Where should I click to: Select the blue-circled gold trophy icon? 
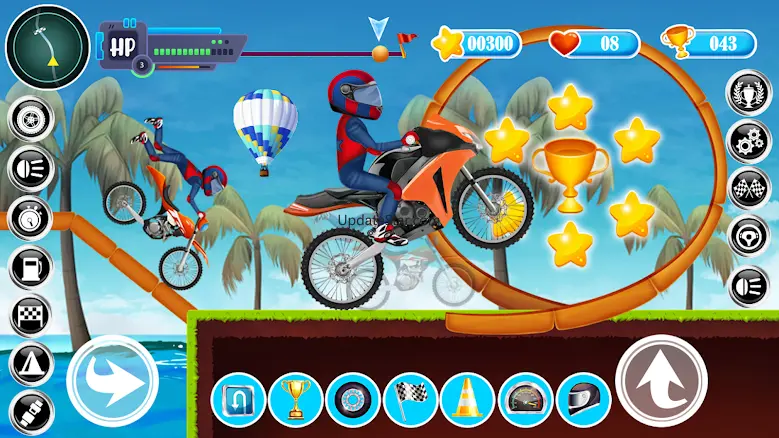pos(296,399)
